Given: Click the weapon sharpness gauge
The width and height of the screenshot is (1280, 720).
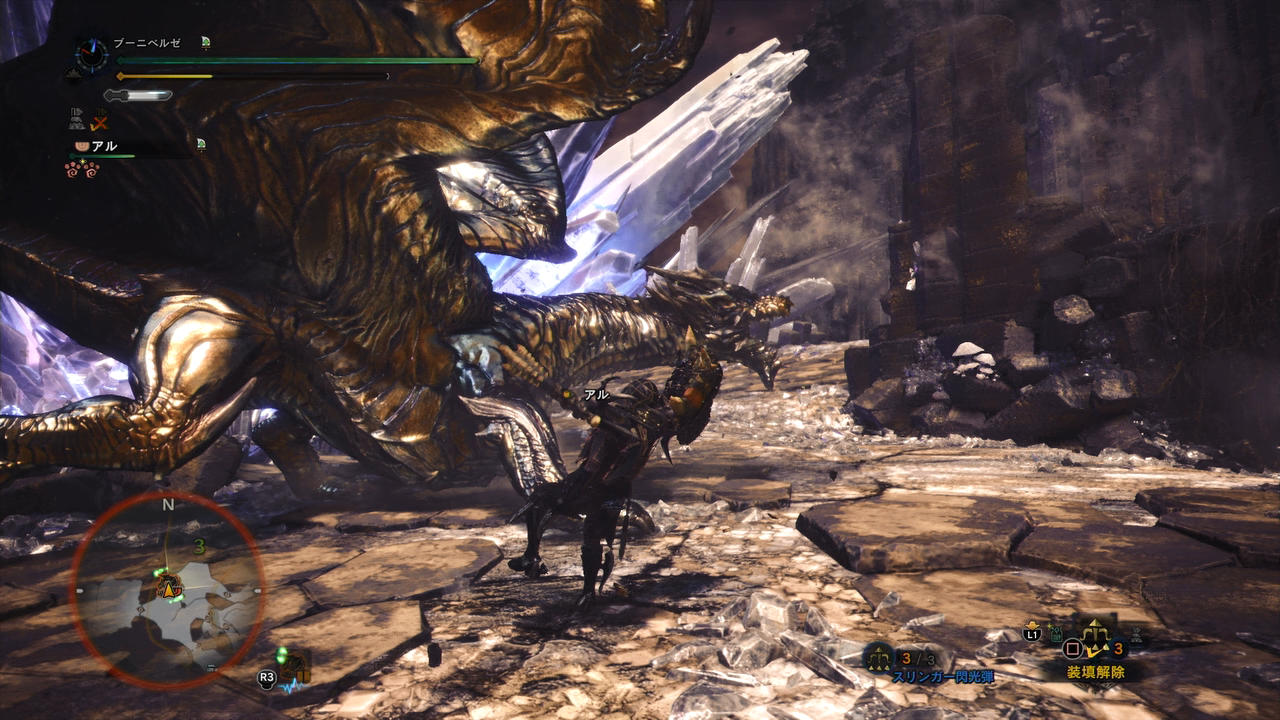Looking at the screenshot, I should (x=138, y=95).
